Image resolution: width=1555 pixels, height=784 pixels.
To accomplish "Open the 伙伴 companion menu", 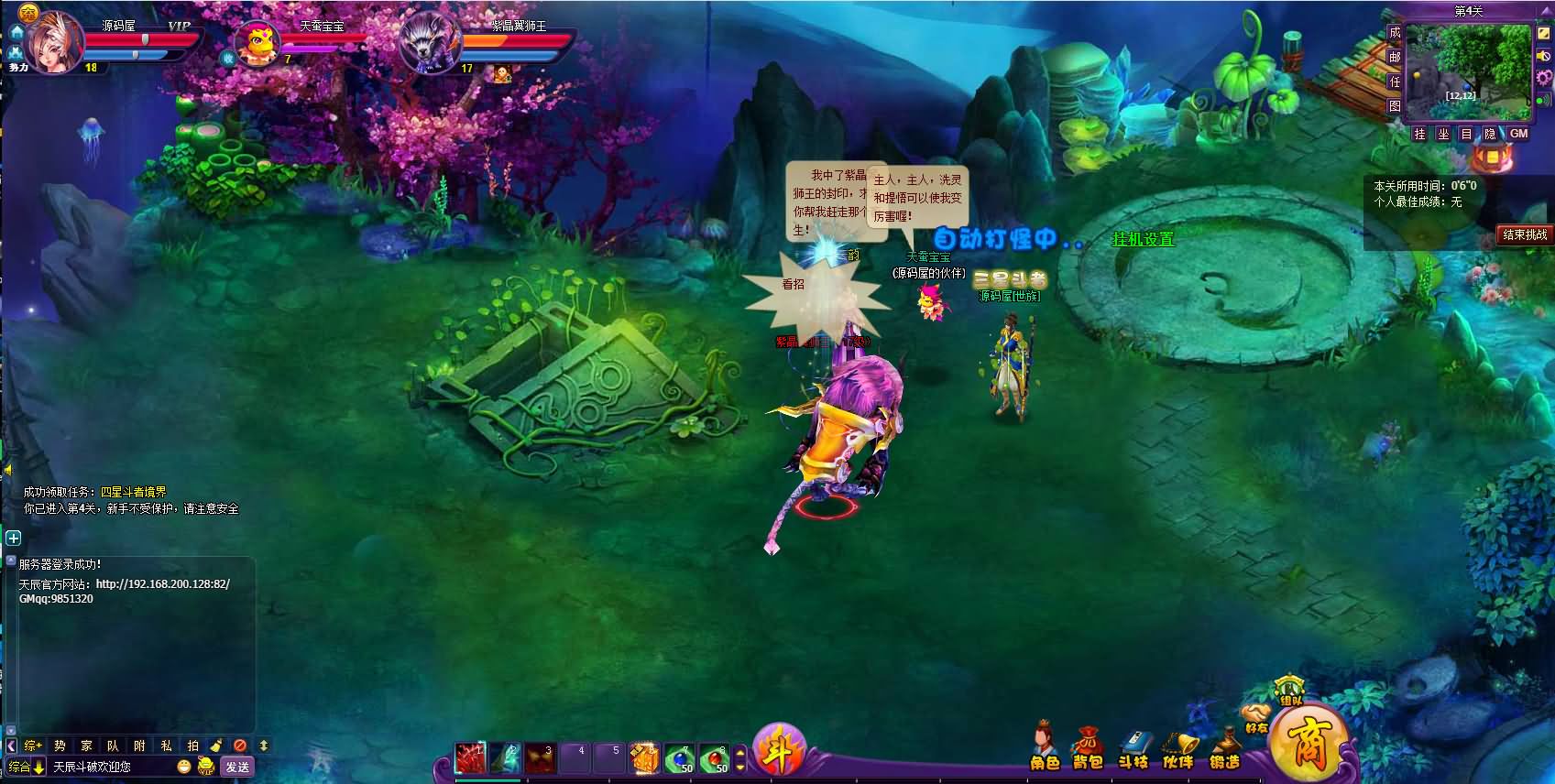I will click(x=1178, y=748).
